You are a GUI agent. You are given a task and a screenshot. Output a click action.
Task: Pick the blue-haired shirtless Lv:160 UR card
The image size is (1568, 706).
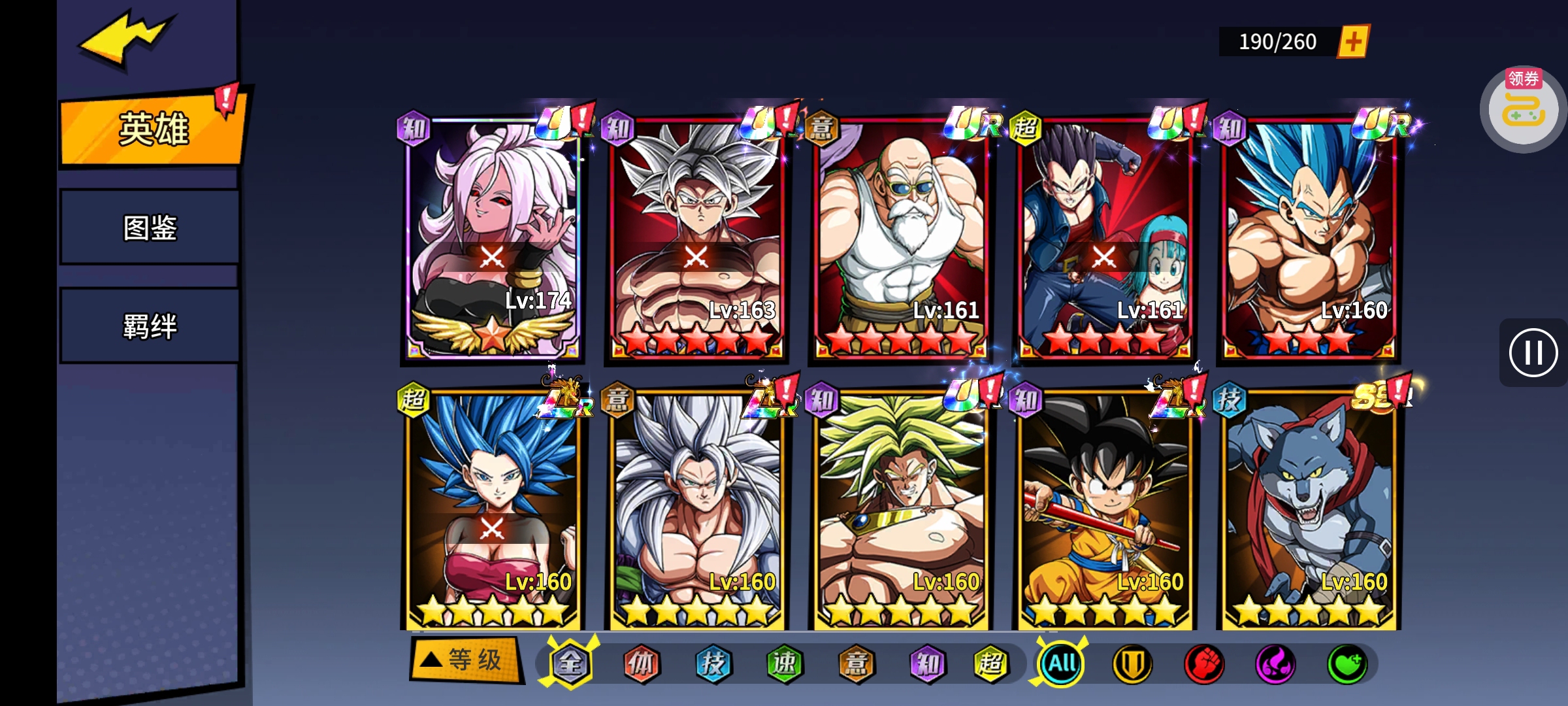(1309, 239)
